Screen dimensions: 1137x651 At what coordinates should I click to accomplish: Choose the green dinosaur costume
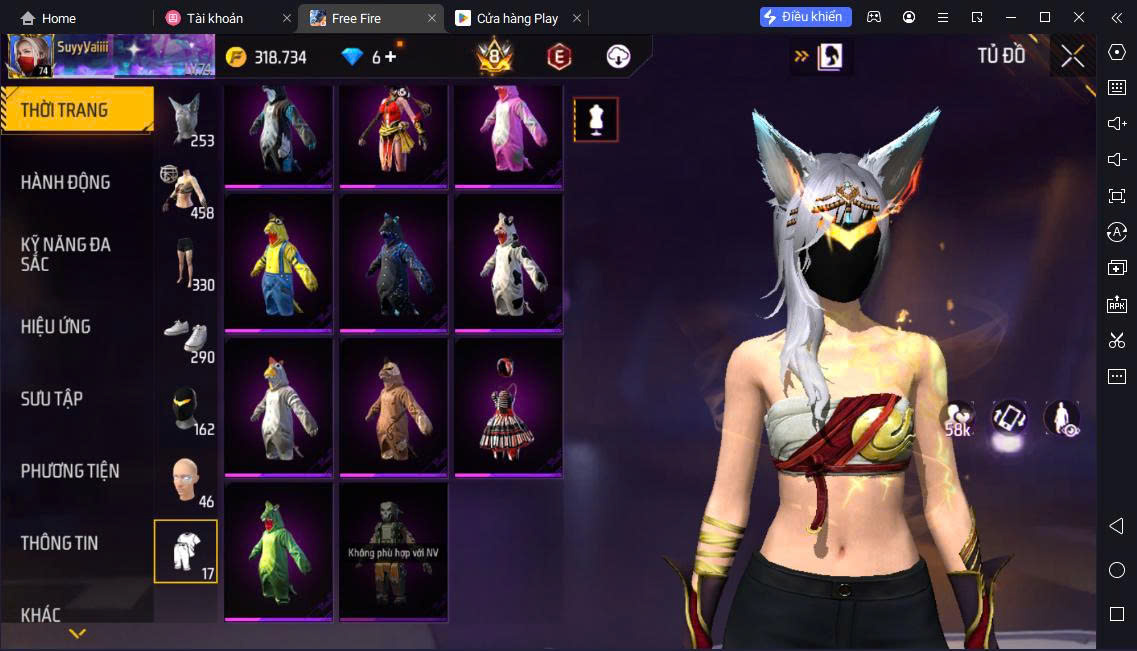coord(279,550)
